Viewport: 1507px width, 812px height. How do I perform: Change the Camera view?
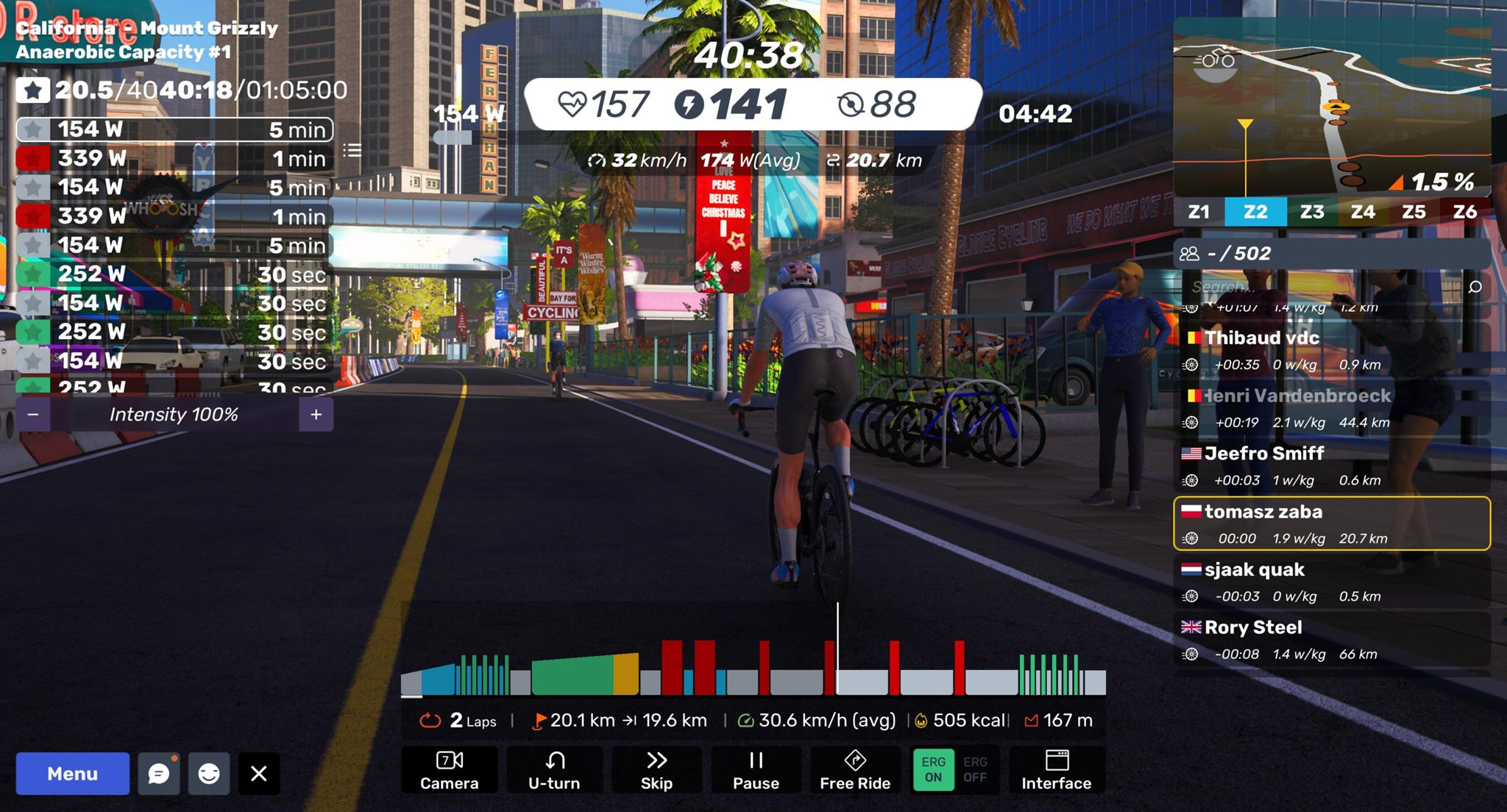click(449, 769)
